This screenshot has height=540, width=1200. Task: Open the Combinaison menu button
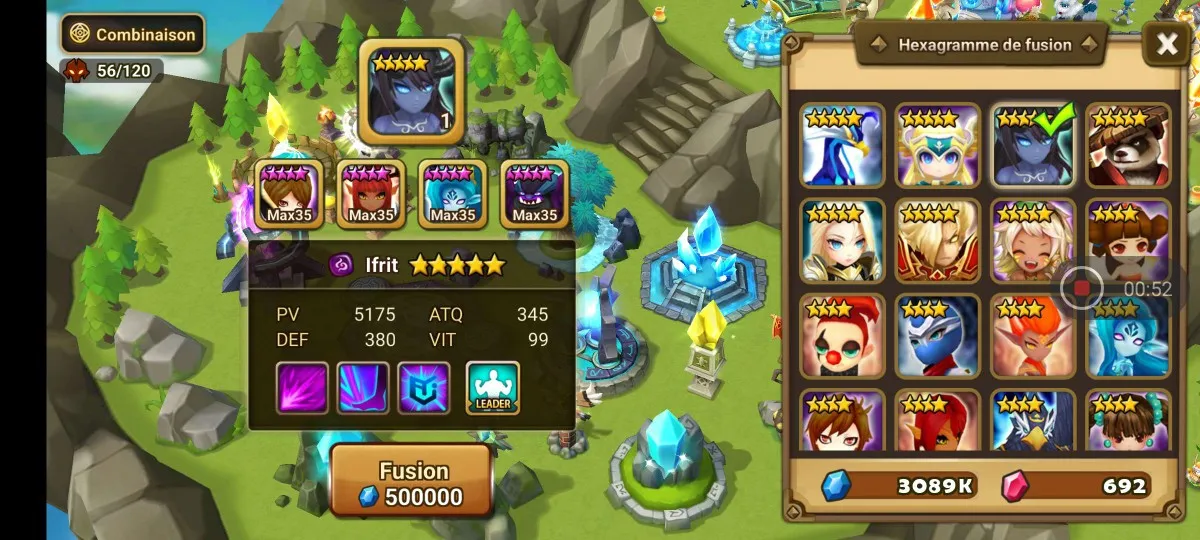pyautogui.click(x=132, y=34)
